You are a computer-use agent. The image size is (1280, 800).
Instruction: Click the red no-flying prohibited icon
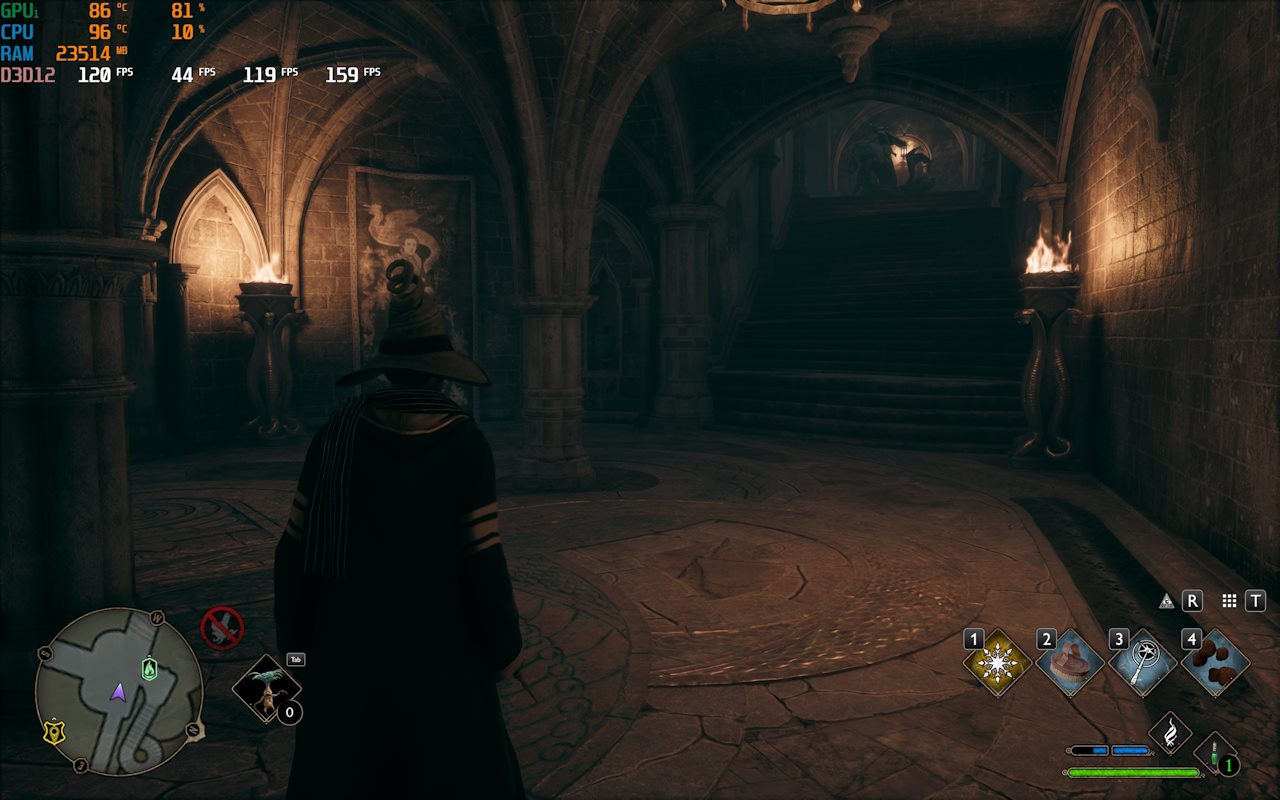[221, 628]
